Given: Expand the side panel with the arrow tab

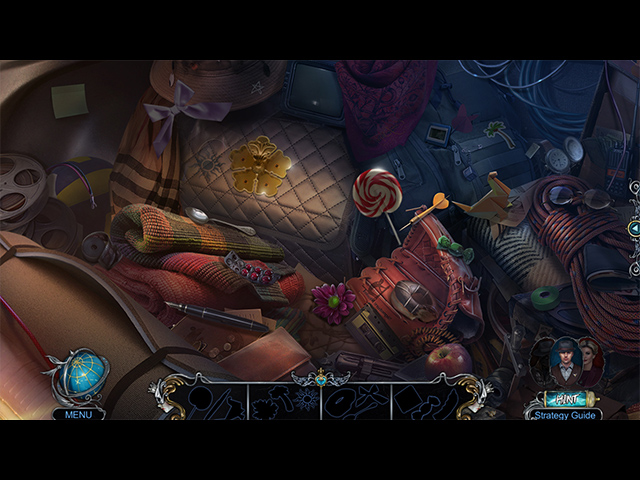Looking at the screenshot, I should pos(634,229).
